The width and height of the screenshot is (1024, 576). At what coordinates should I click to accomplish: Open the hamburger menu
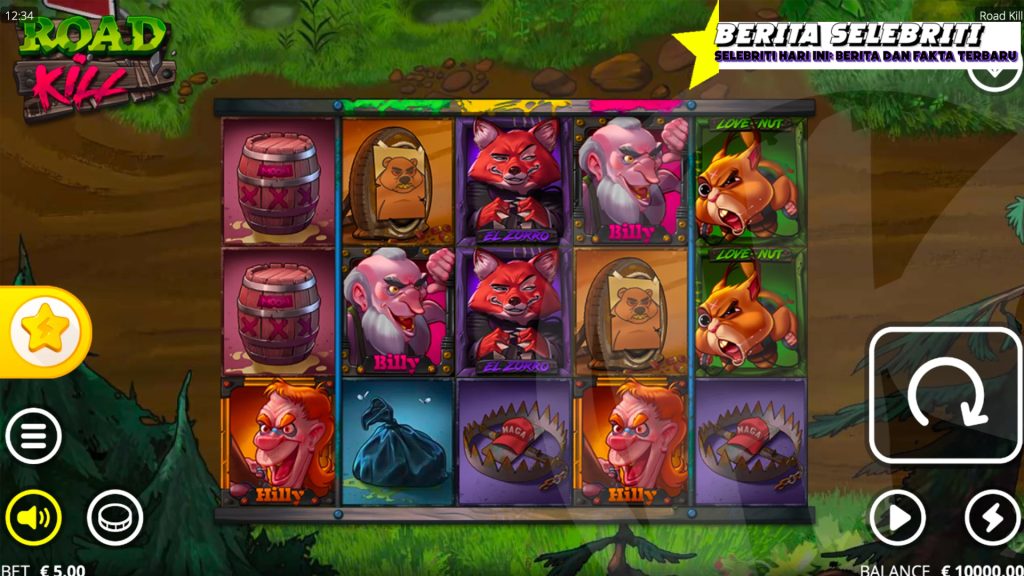(x=33, y=436)
